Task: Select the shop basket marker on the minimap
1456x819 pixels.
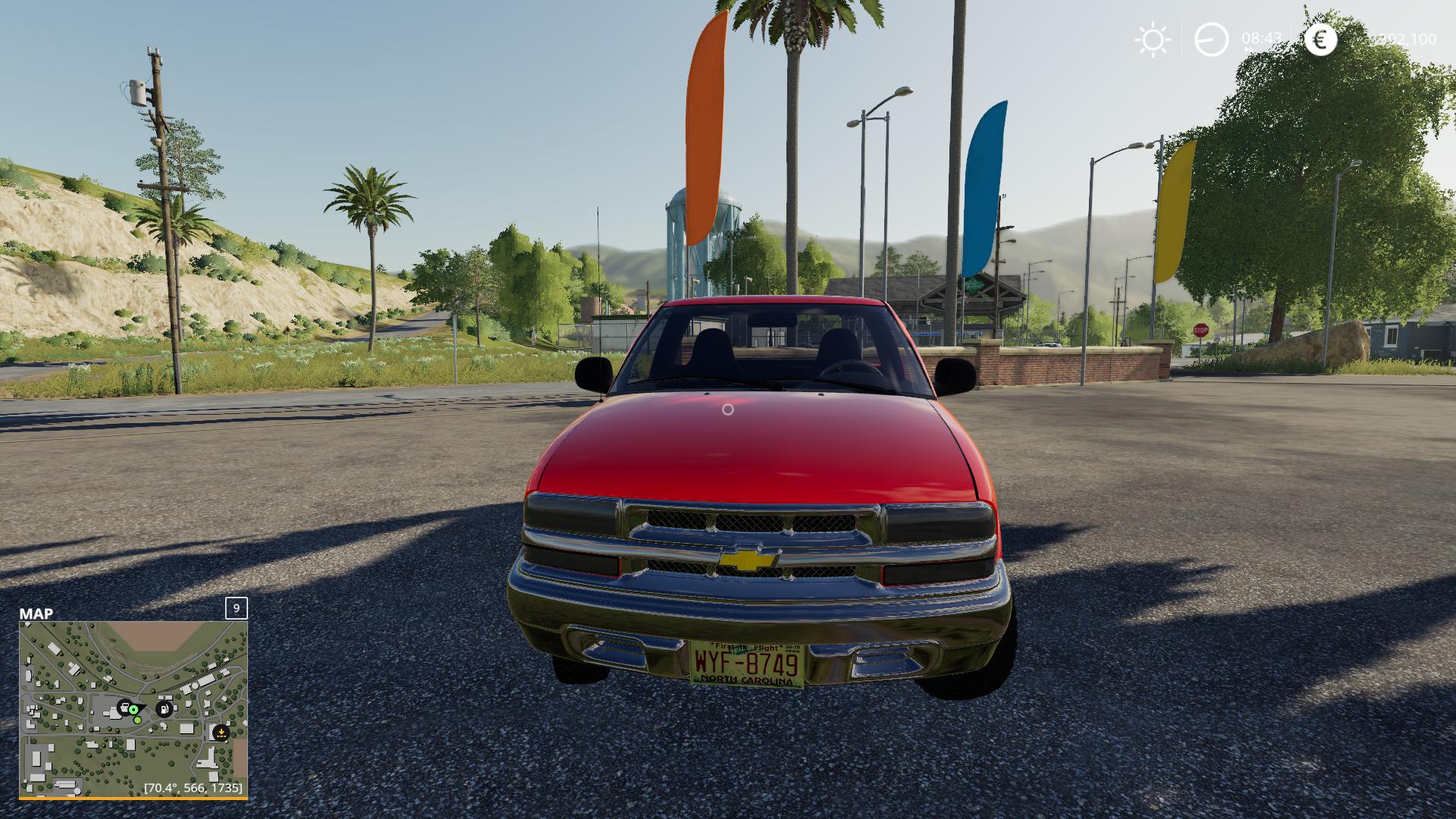Action: click(x=124, y=708)
